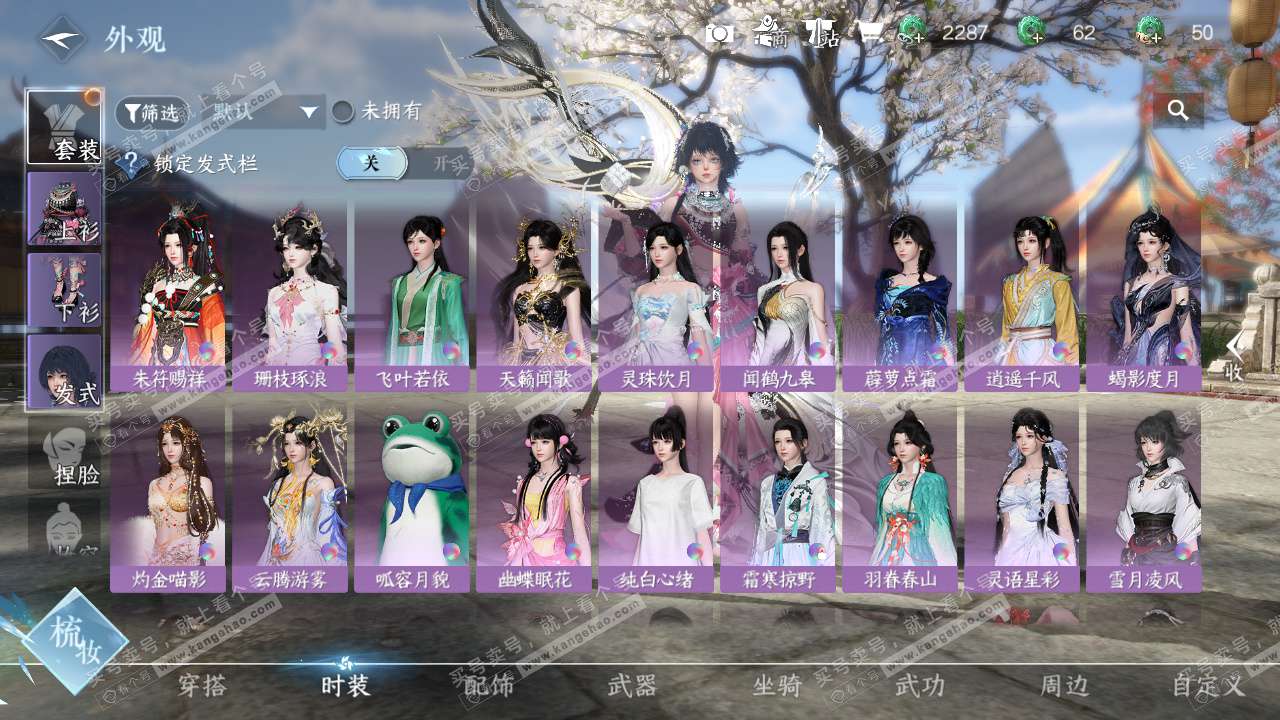
Task: Select the 纯白心绪 white outfit
Action: (x=656, y=498)
